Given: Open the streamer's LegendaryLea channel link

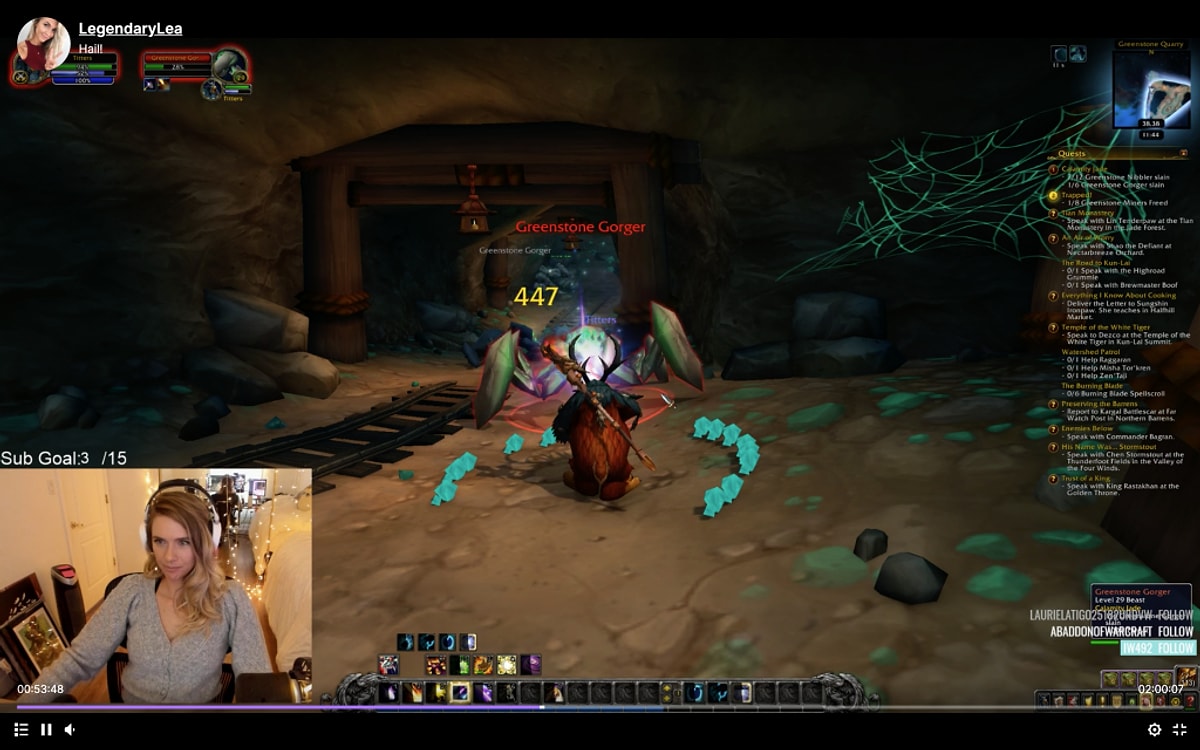Looking at the screenshot, I should click(x=130, y=29).
